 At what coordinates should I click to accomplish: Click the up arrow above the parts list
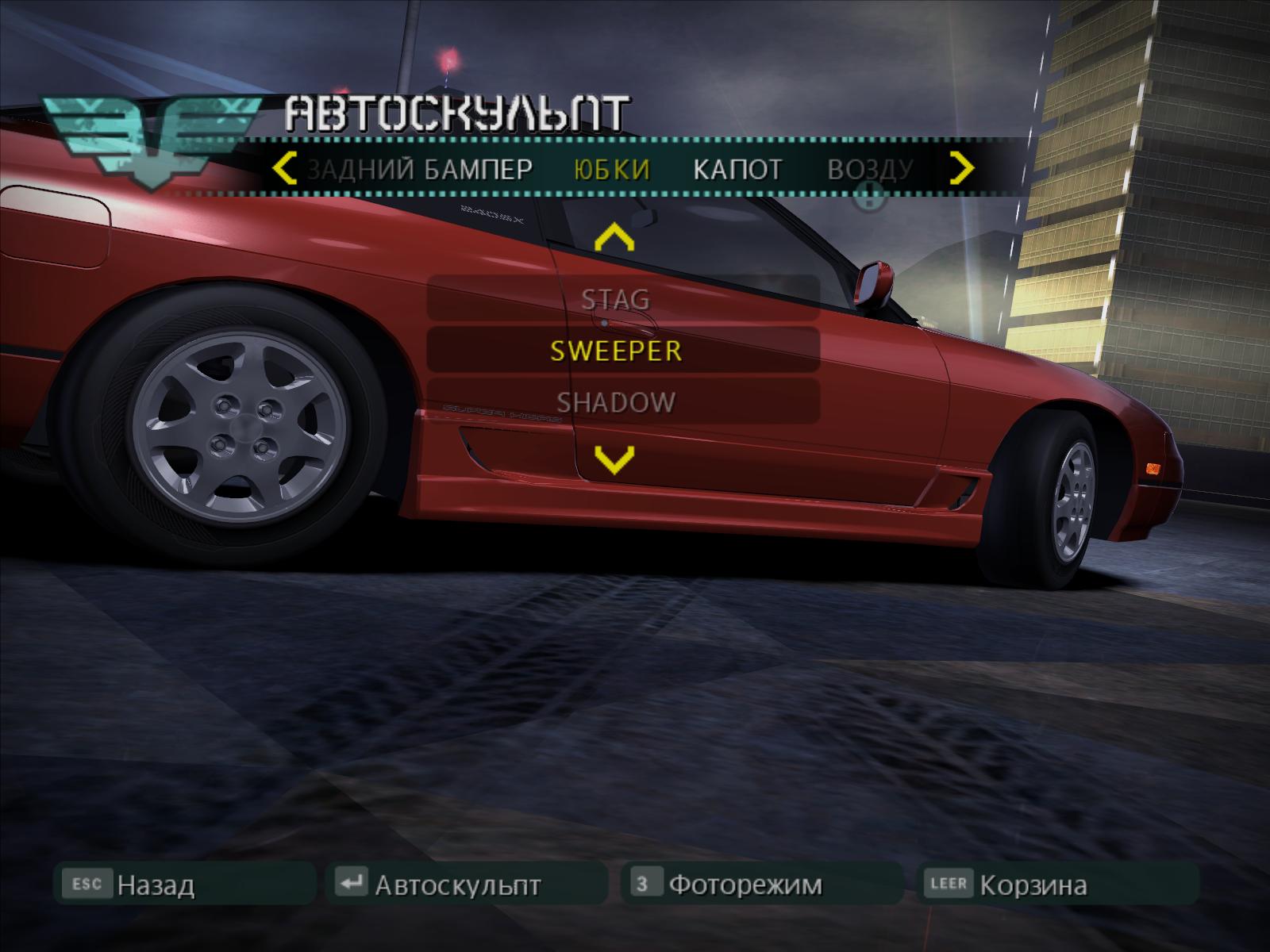pyautogui.click(x=614, y=238)
